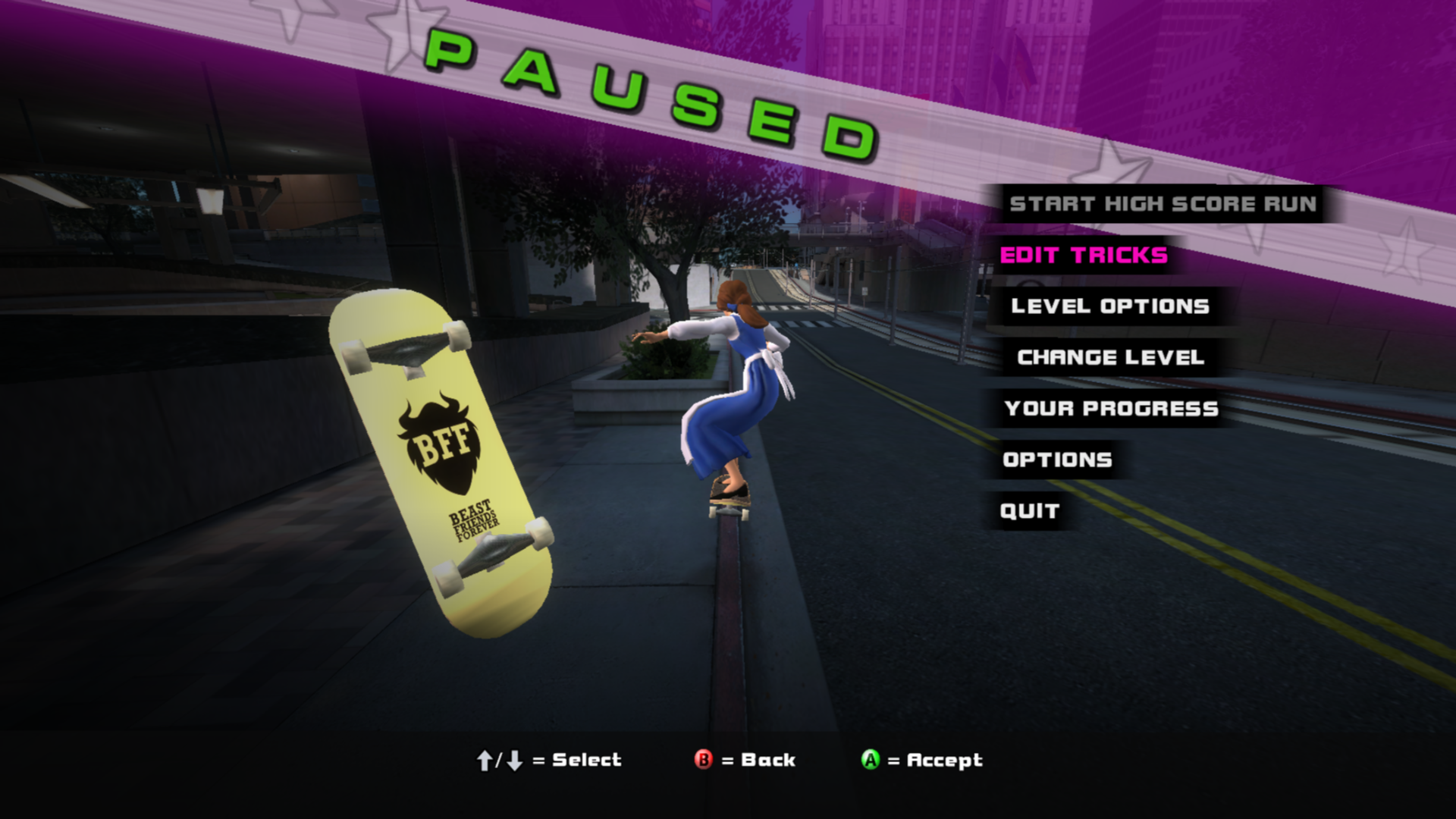Open the Edit Tricks menu
1456x819 pixels.
tap(1084, 256)
